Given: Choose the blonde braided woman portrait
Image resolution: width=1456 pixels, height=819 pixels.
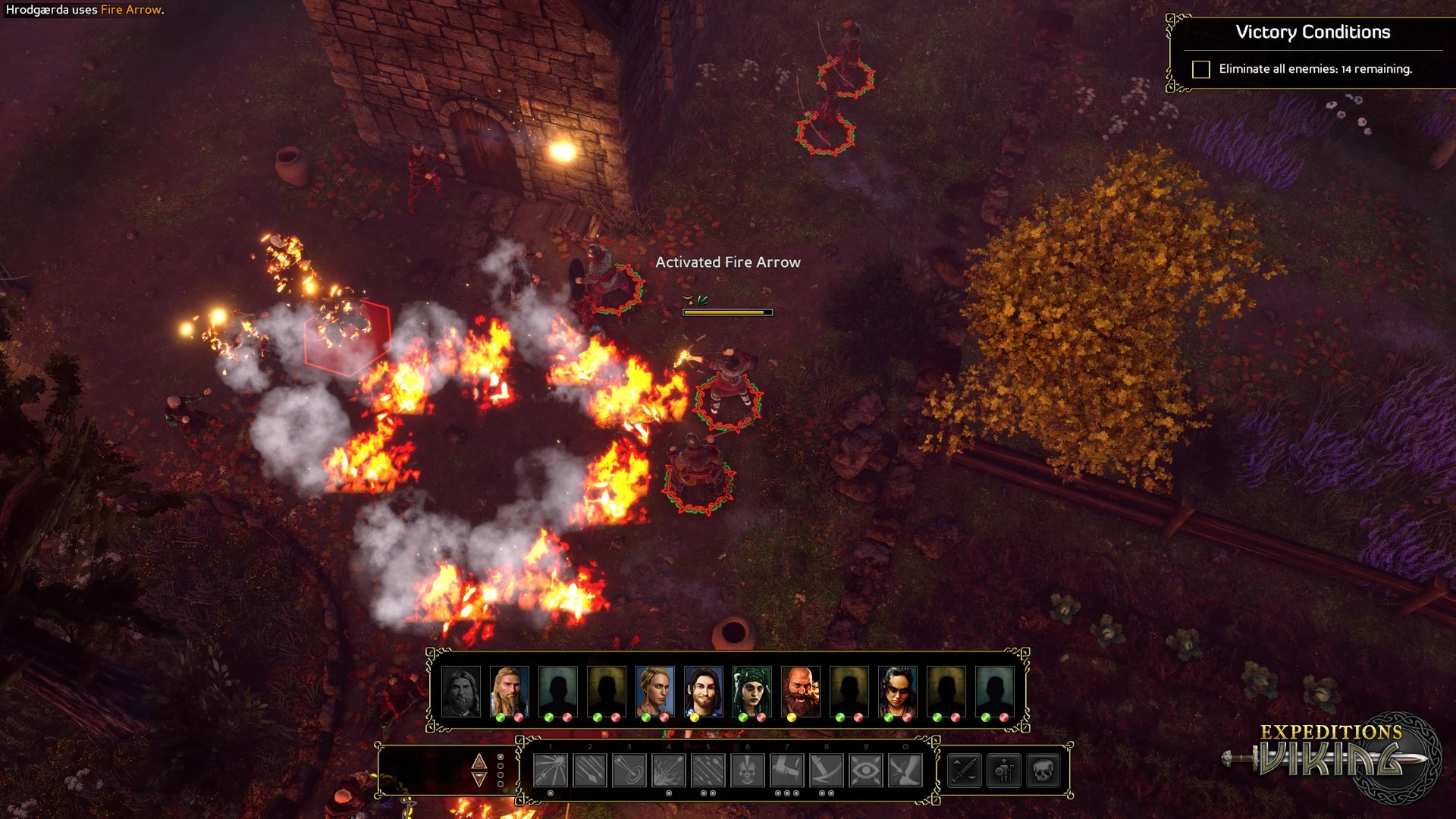Looking at the screenshot, I should pos(654,691).
